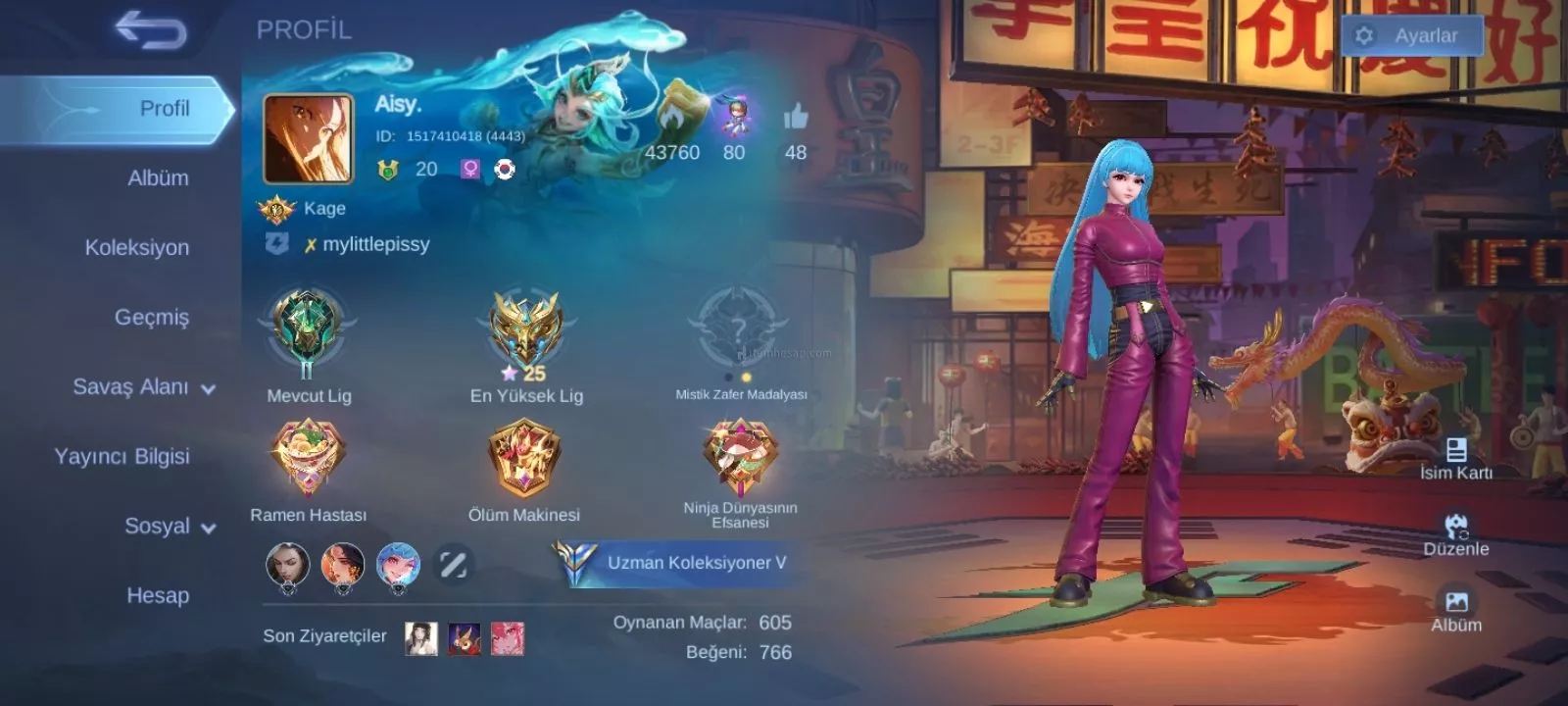Click the first Son Ziyaretçiler visitor avatar
This screenshot has height=706, width=1568.
pyautogui.click(x=421, y=638)
